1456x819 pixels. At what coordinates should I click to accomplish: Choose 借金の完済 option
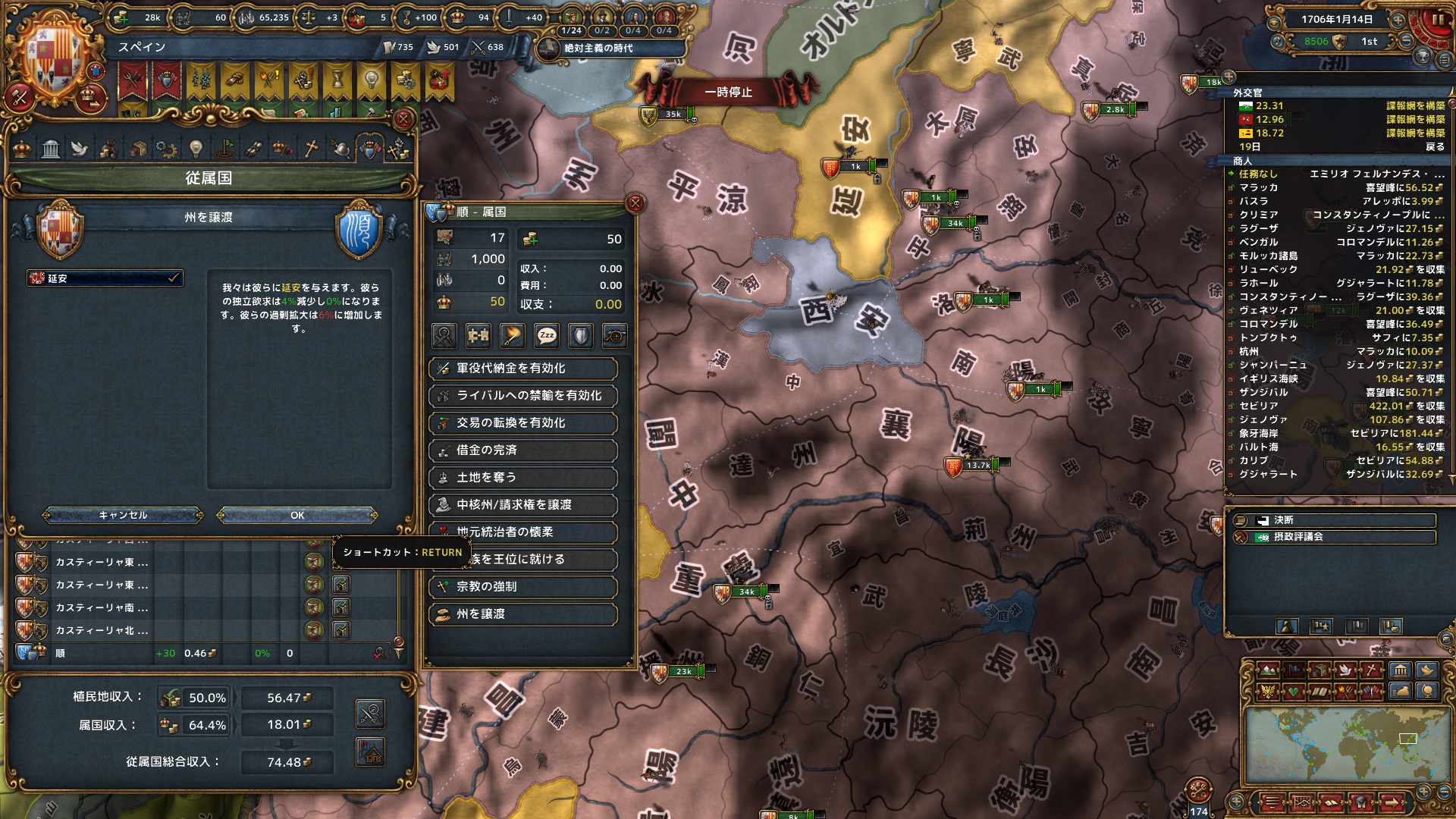click(x=523, y=450)
